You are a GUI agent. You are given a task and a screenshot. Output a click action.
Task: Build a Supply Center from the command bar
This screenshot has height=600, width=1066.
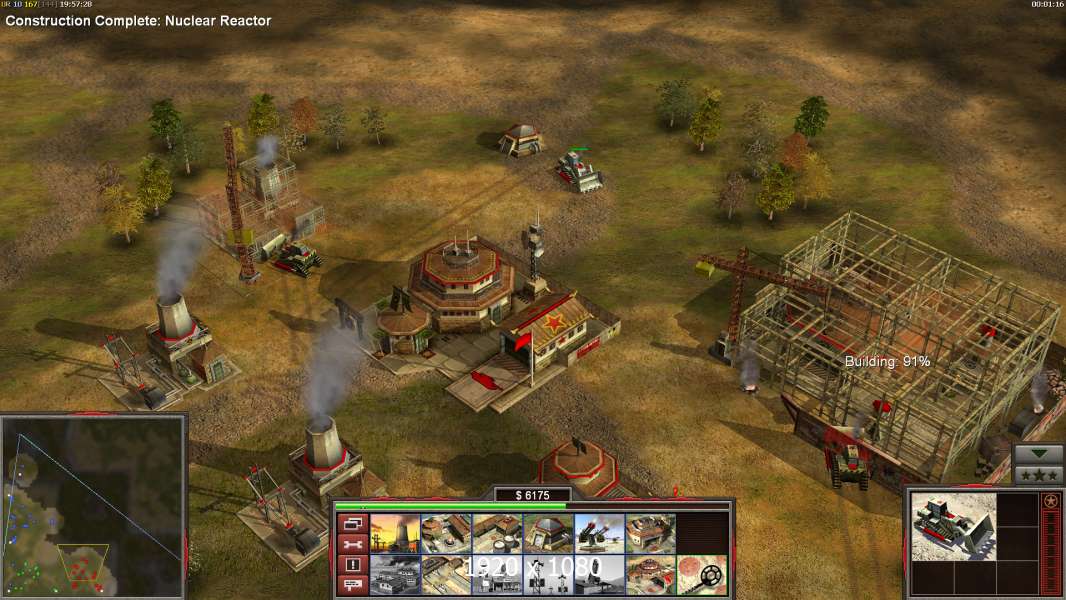pyautogui.click(x=497, y=534)
